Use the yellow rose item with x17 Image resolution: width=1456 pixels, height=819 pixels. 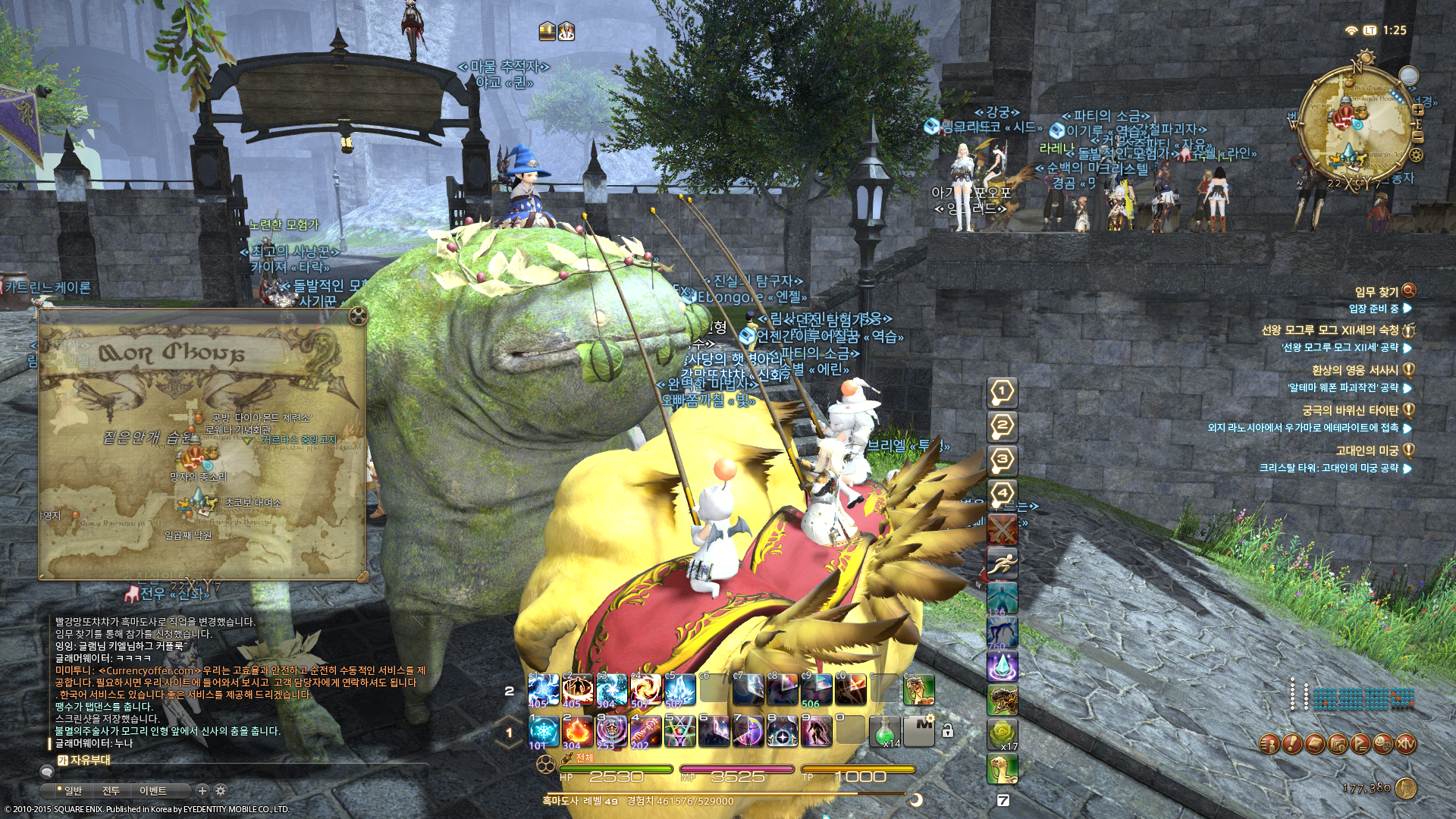1002,733
